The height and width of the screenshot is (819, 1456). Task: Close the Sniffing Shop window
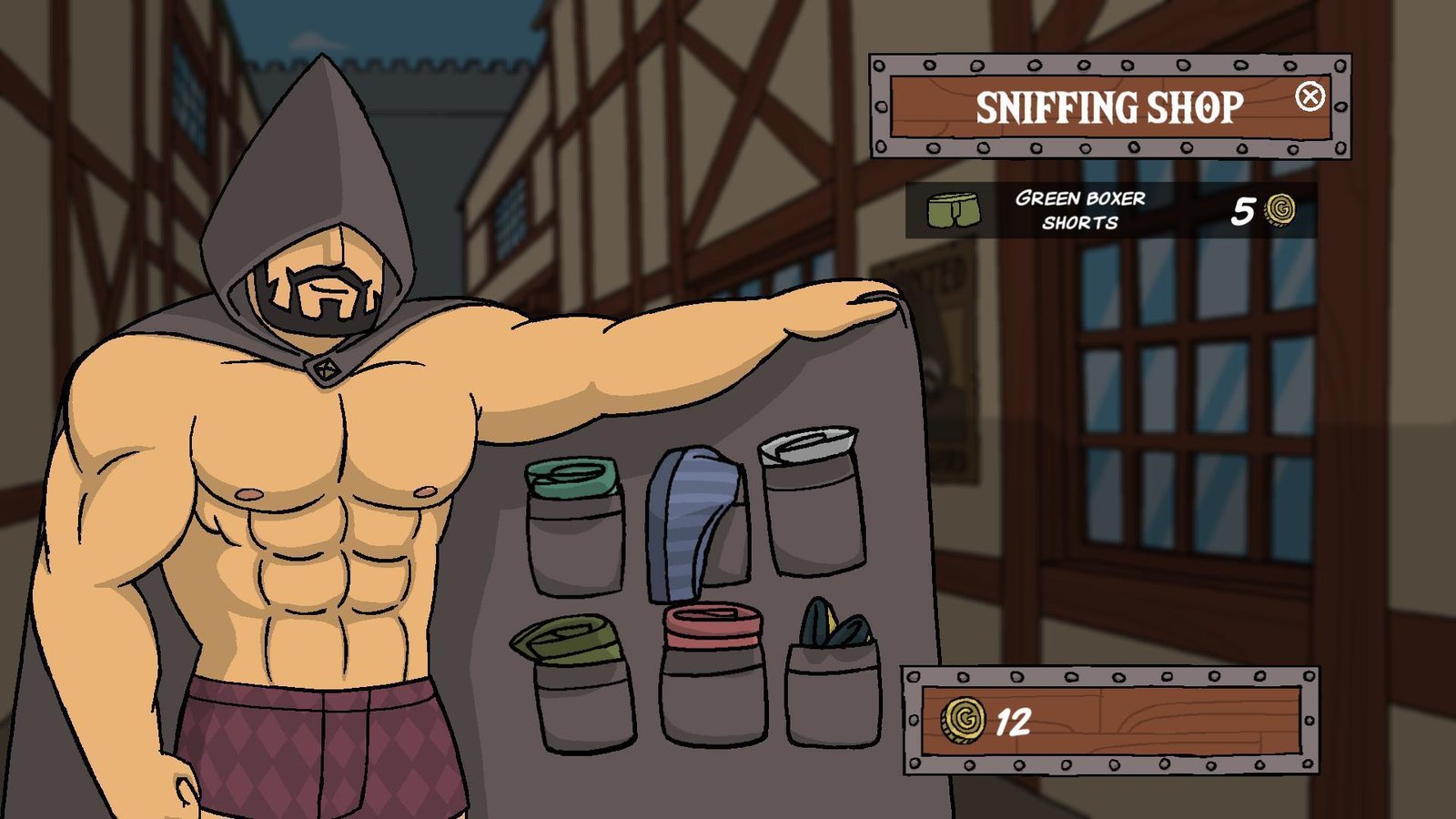1309,96
